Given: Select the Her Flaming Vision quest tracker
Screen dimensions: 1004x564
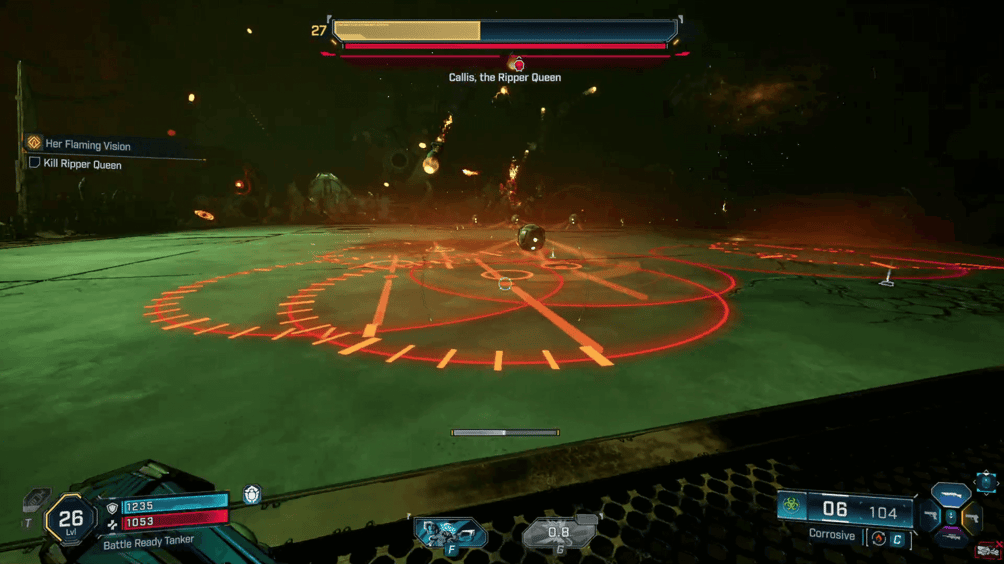Looking at the screenshot, I should pos(88,145).
